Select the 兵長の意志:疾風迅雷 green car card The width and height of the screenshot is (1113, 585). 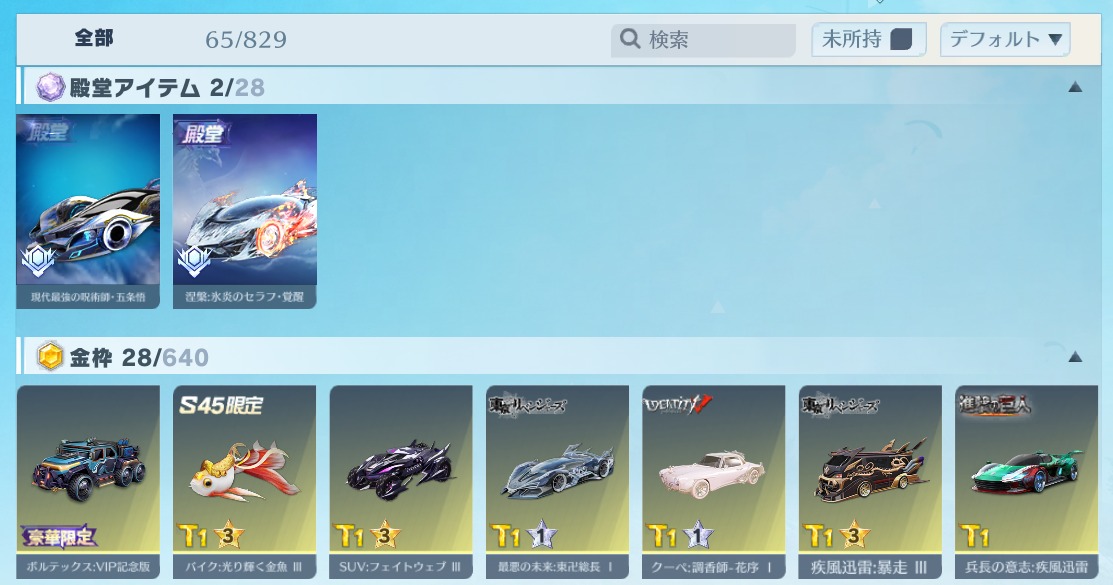[1026, 480]
